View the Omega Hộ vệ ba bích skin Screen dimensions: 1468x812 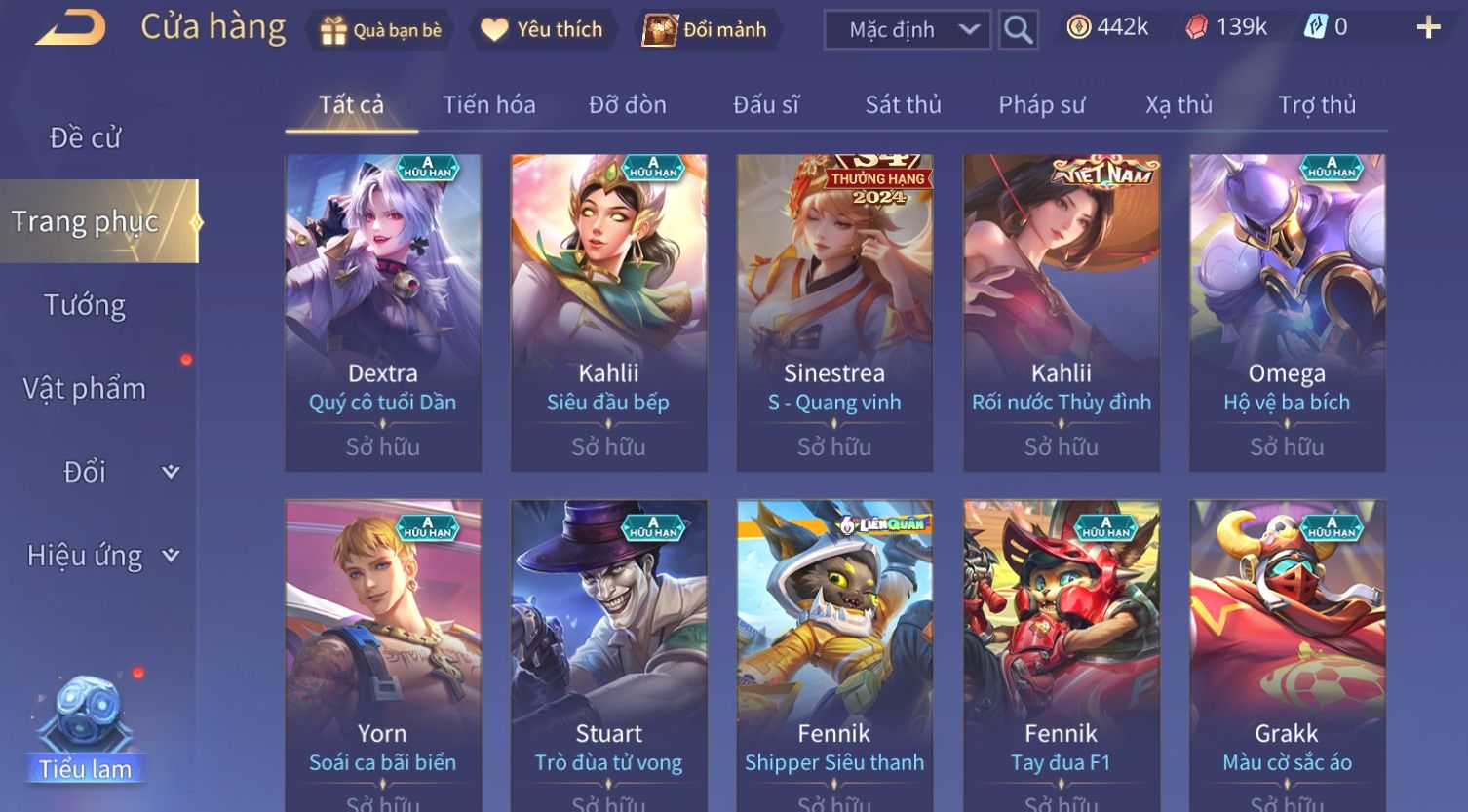[1287, 312]
